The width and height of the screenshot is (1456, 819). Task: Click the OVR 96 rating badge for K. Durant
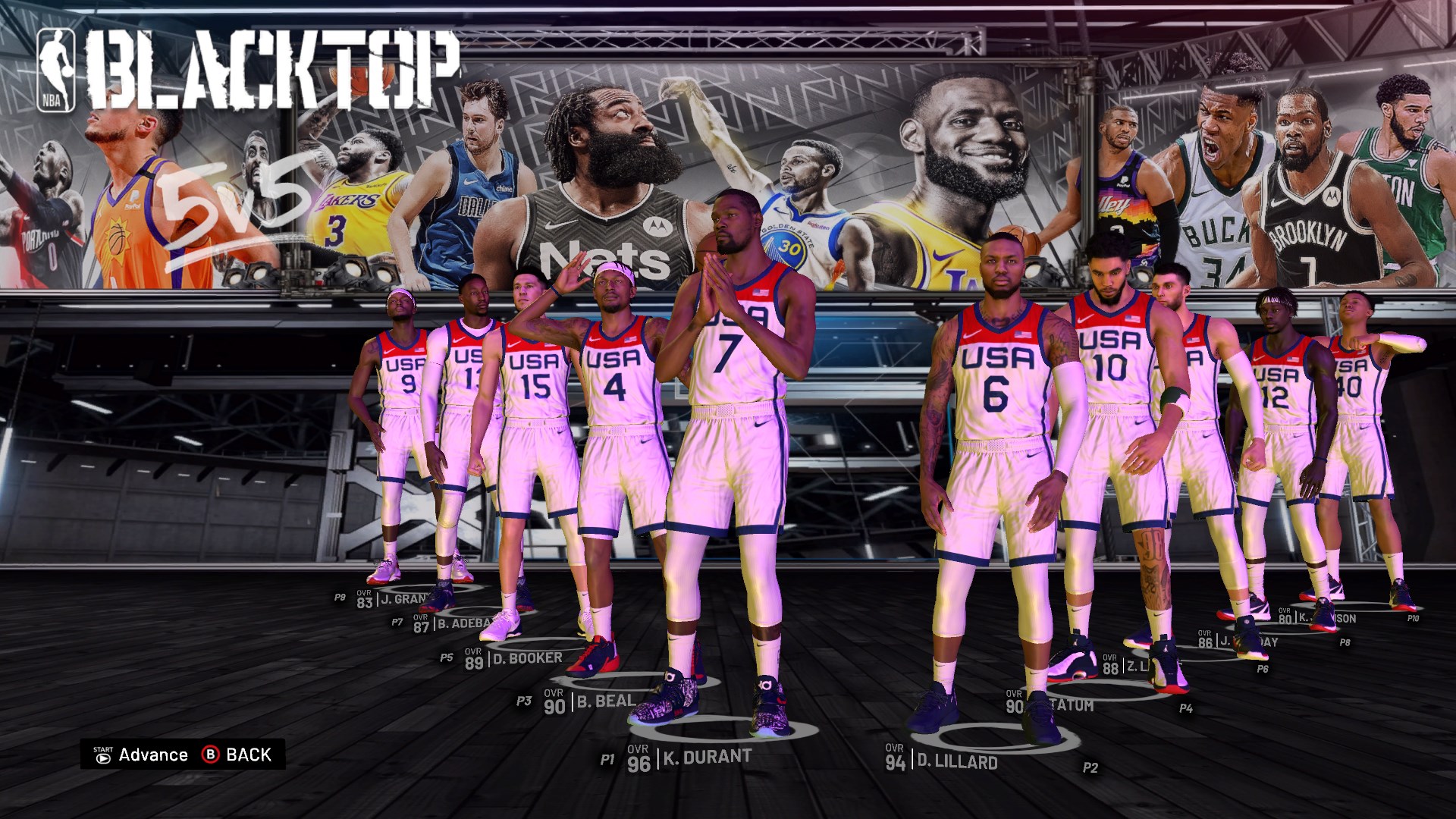tap(638, 755)
